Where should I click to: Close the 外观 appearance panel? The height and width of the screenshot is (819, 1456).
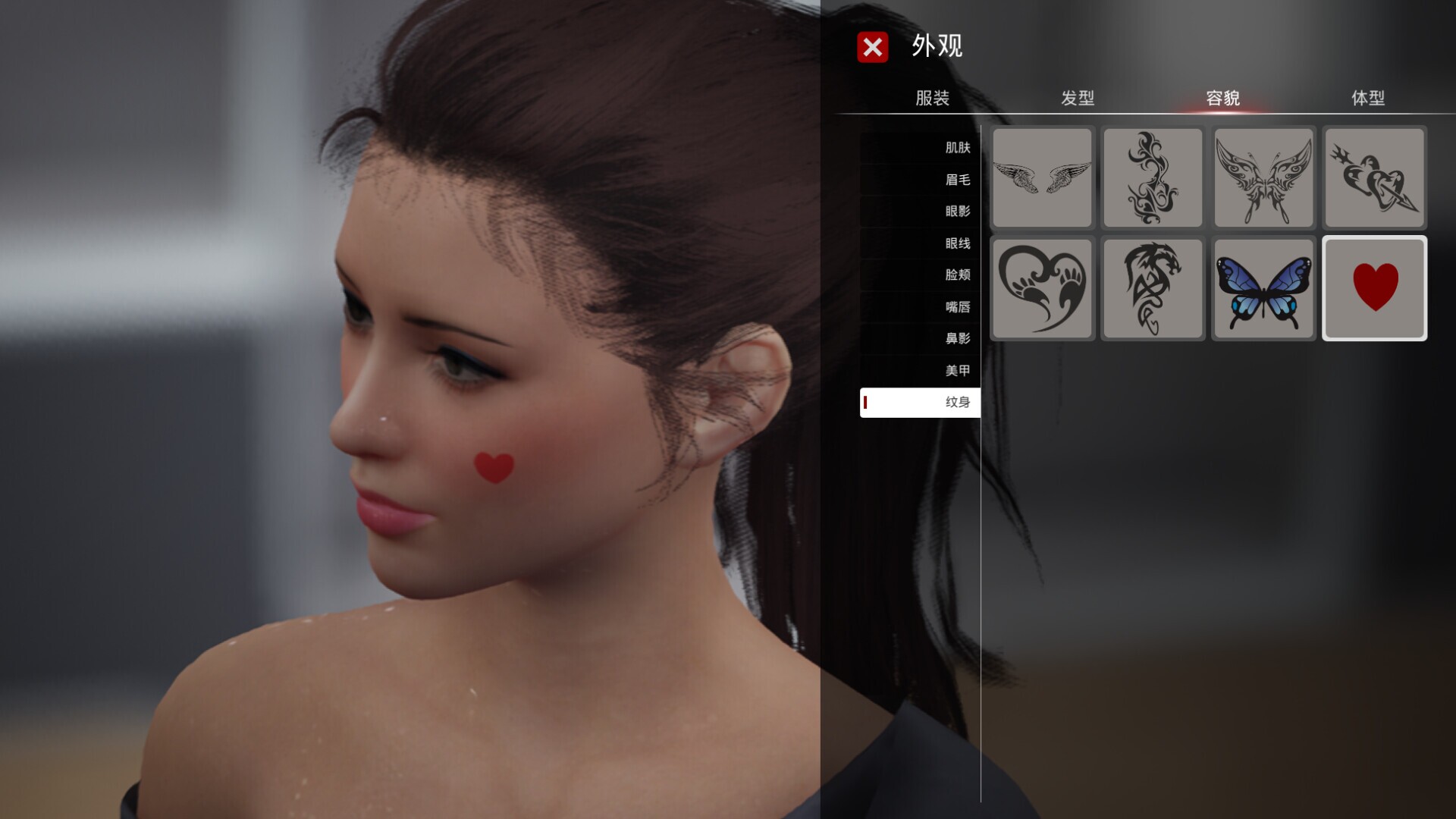click(872, 48)
